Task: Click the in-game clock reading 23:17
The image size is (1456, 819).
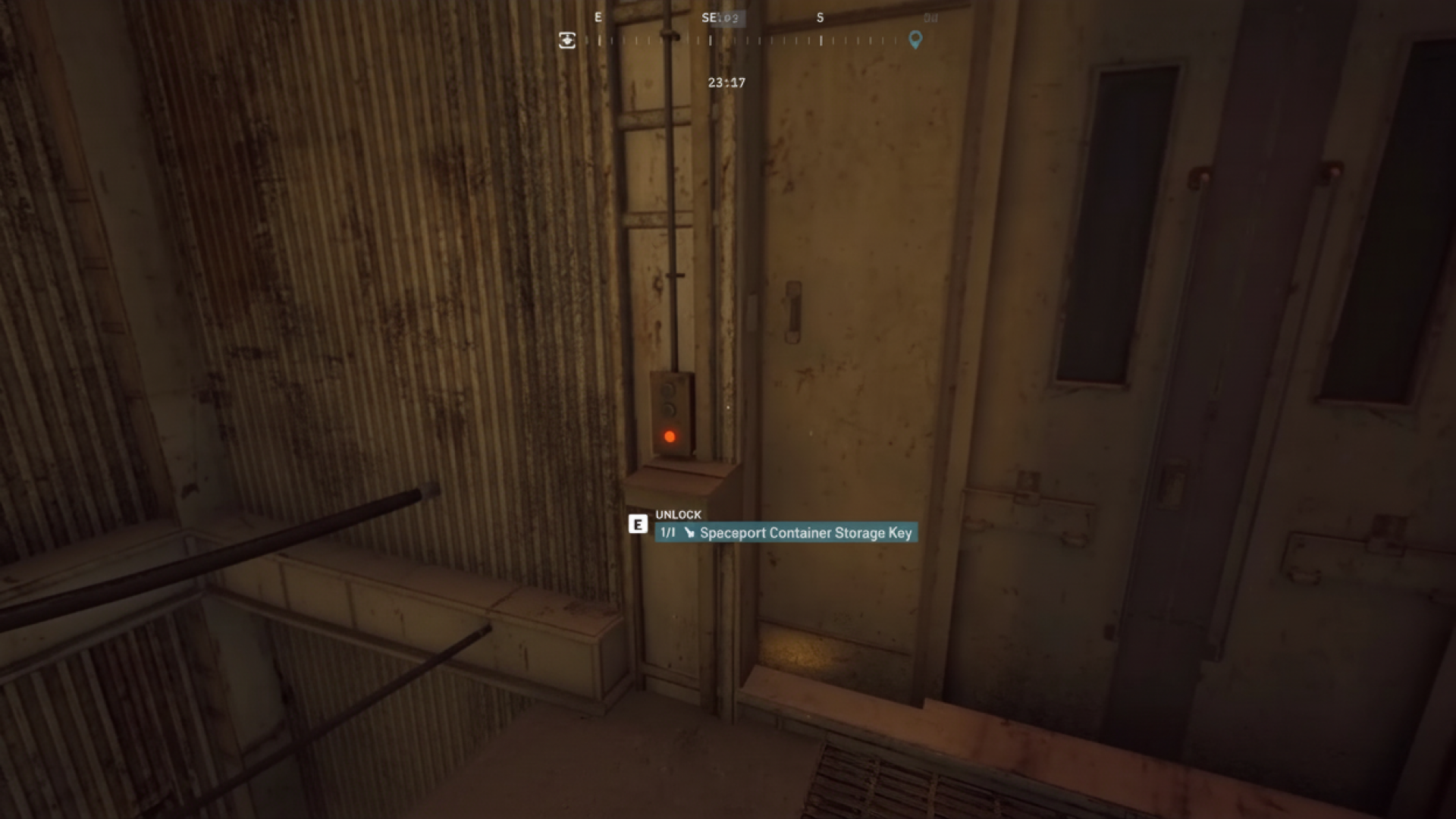Action: [726, 82]
